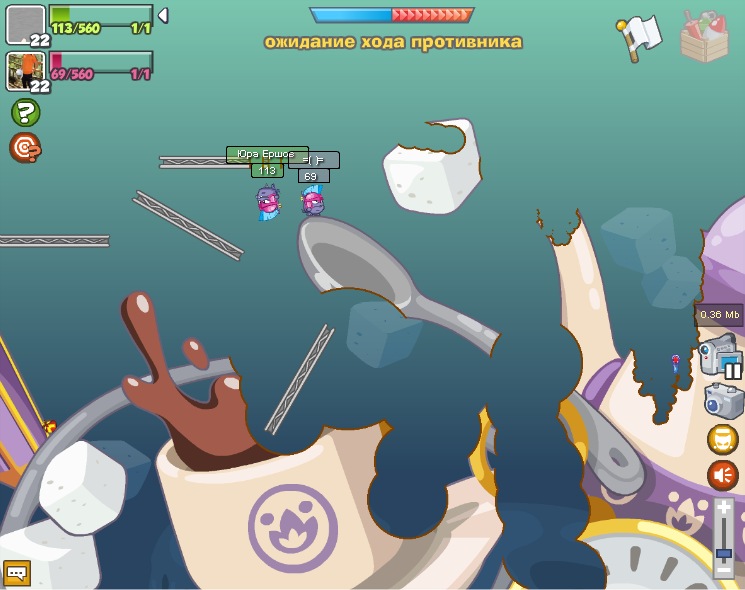Click the blue zoom slider handle
The width and height of the screenshot is (745, 590).
(724, 552)
